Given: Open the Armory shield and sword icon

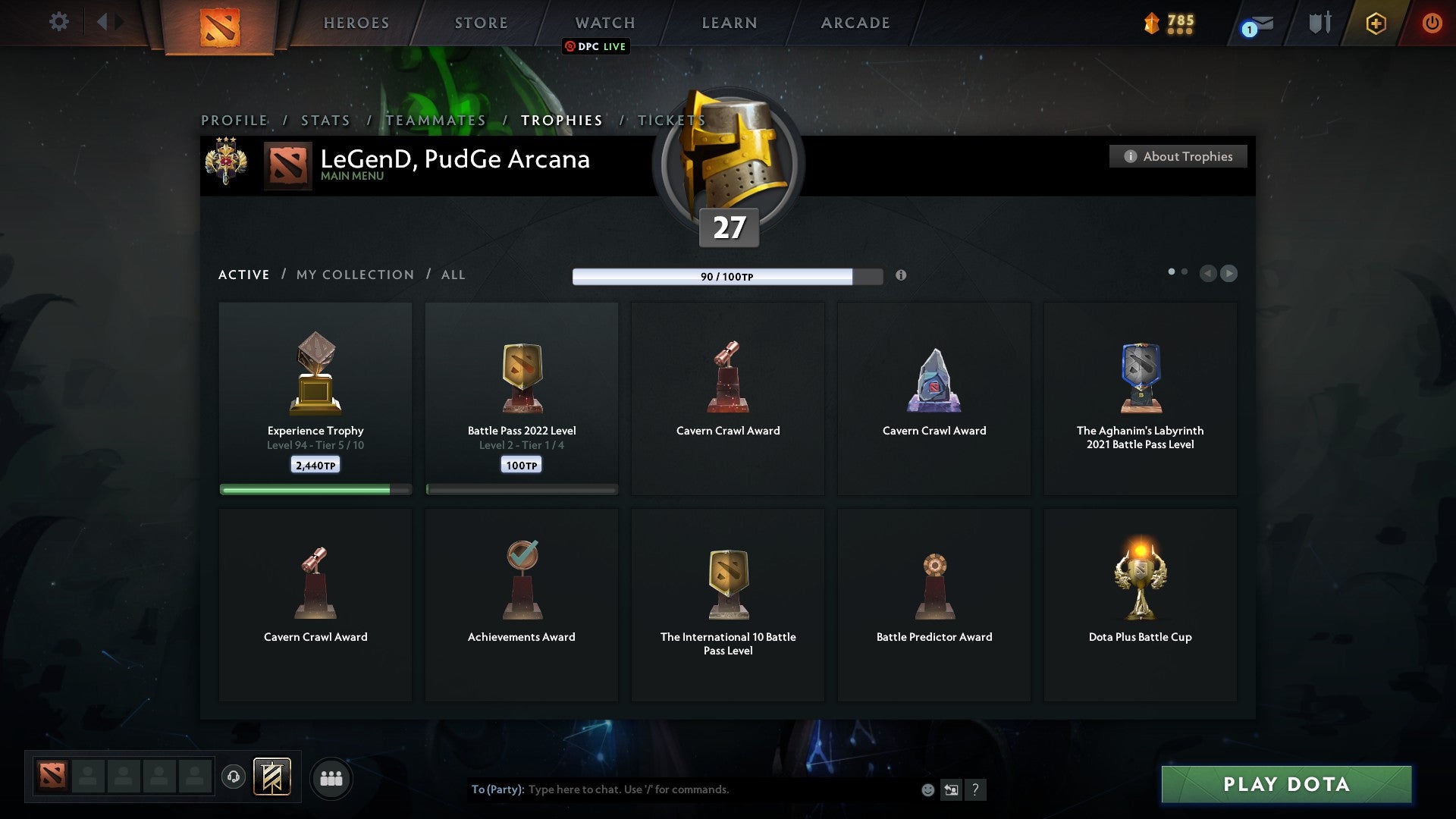Looking at the screenshot, I should 1319,23.
